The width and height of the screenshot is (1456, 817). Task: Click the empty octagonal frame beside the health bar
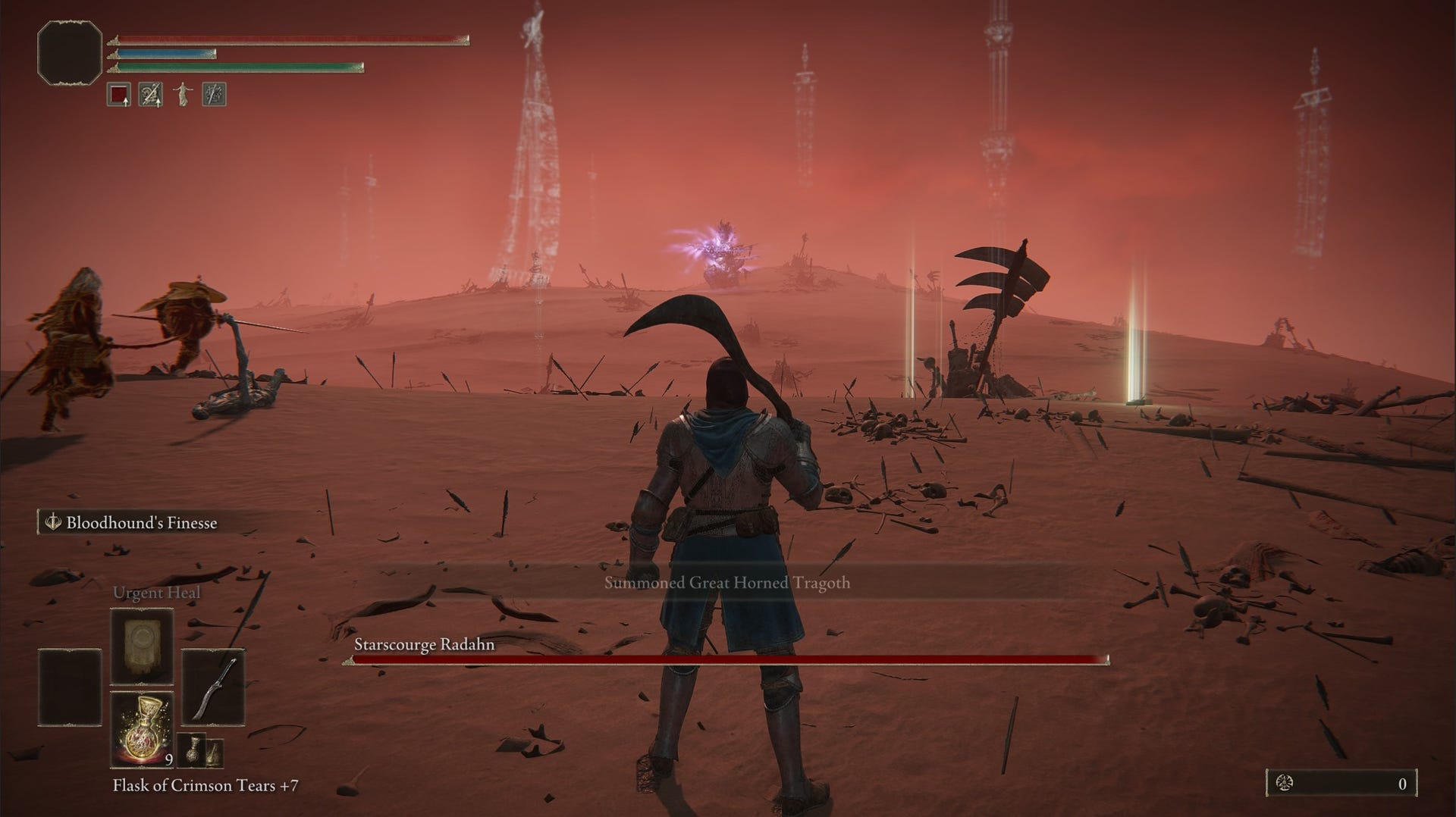[70, 52]
